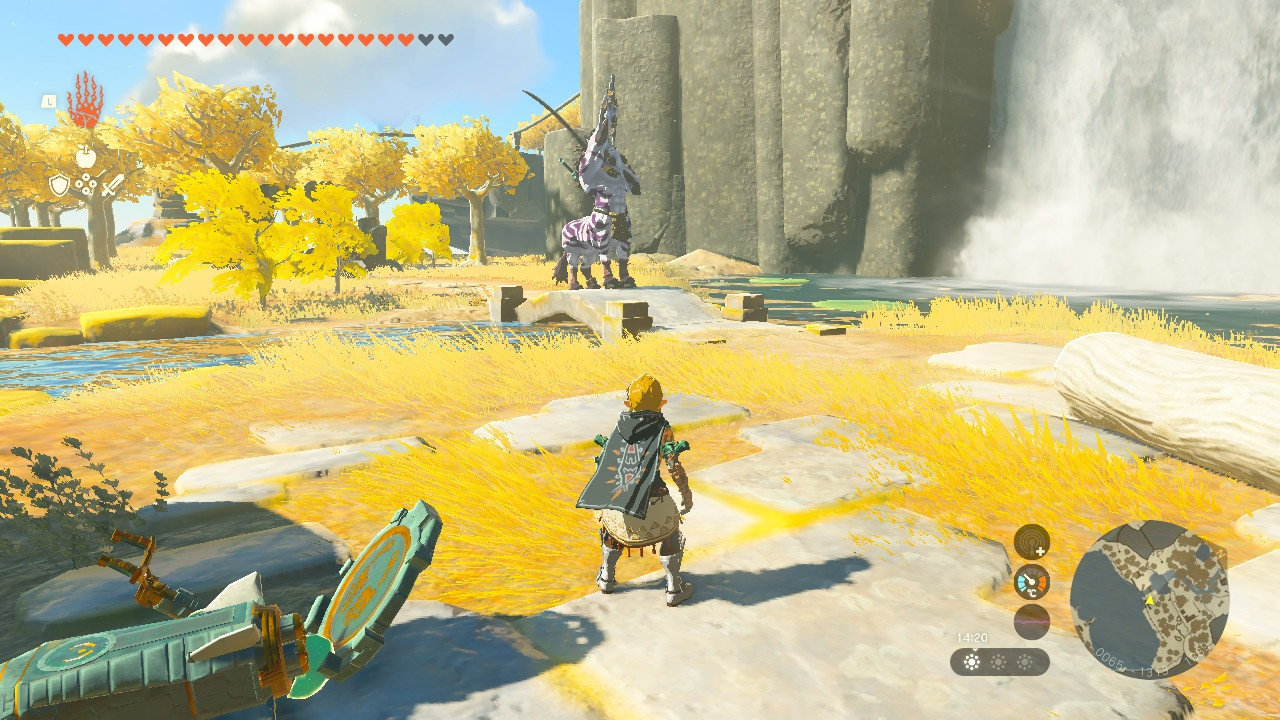Select the red gloom hand ability icon
Image resolution: width=1280 pixels, height=720 pixels.
[x=87, y=100]
